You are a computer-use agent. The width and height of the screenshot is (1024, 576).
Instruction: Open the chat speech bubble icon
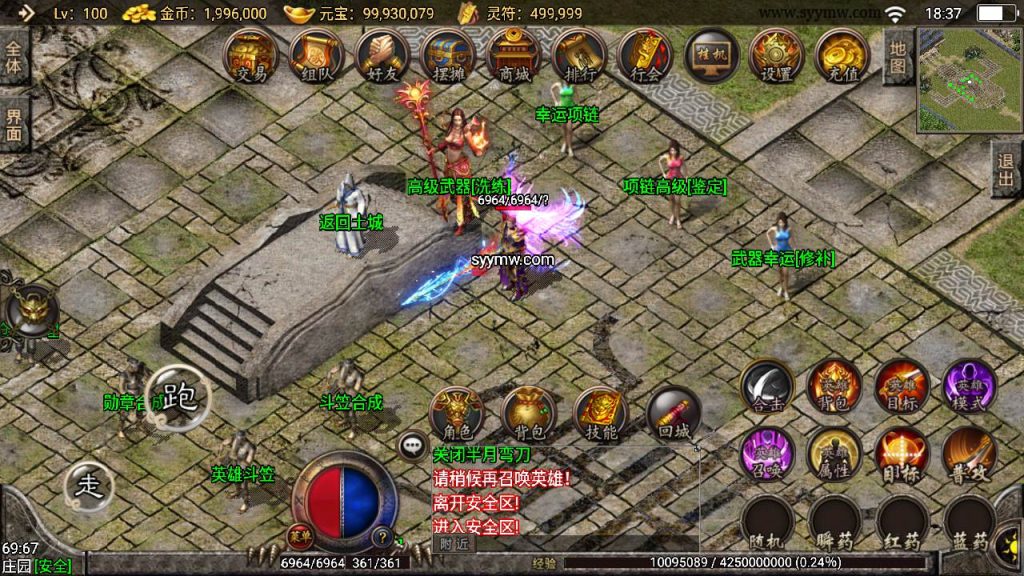(x=412, y=446)
